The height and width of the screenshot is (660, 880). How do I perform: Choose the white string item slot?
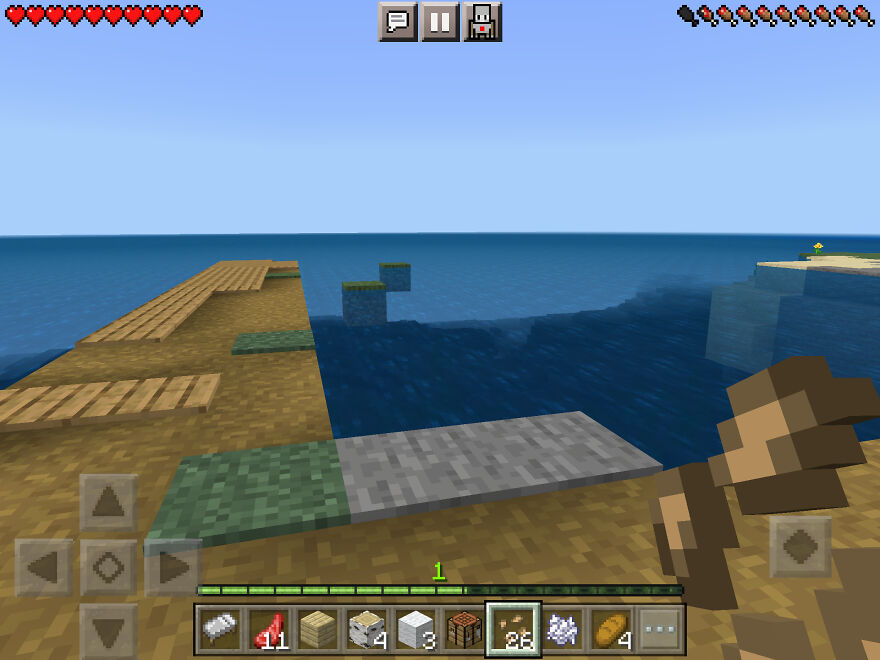(562, 629)
